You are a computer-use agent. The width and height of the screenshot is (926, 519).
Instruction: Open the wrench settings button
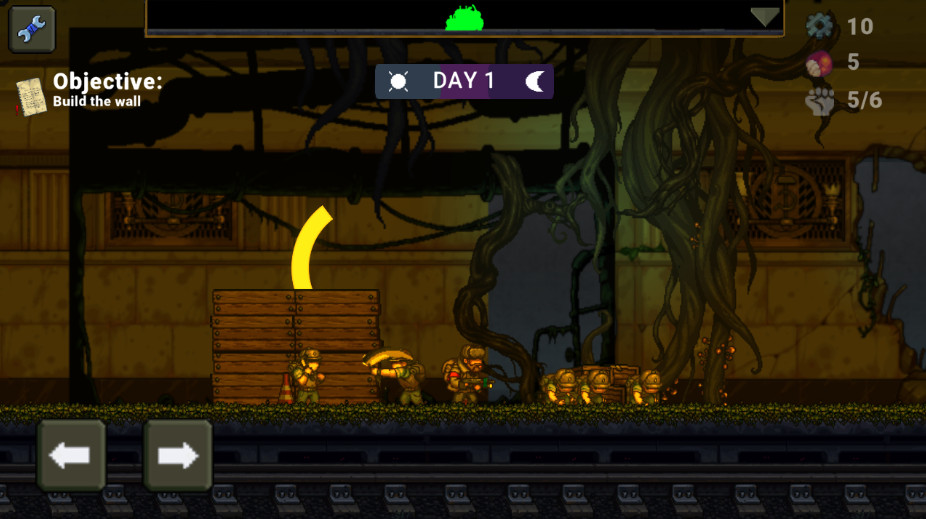pos(32,28)
